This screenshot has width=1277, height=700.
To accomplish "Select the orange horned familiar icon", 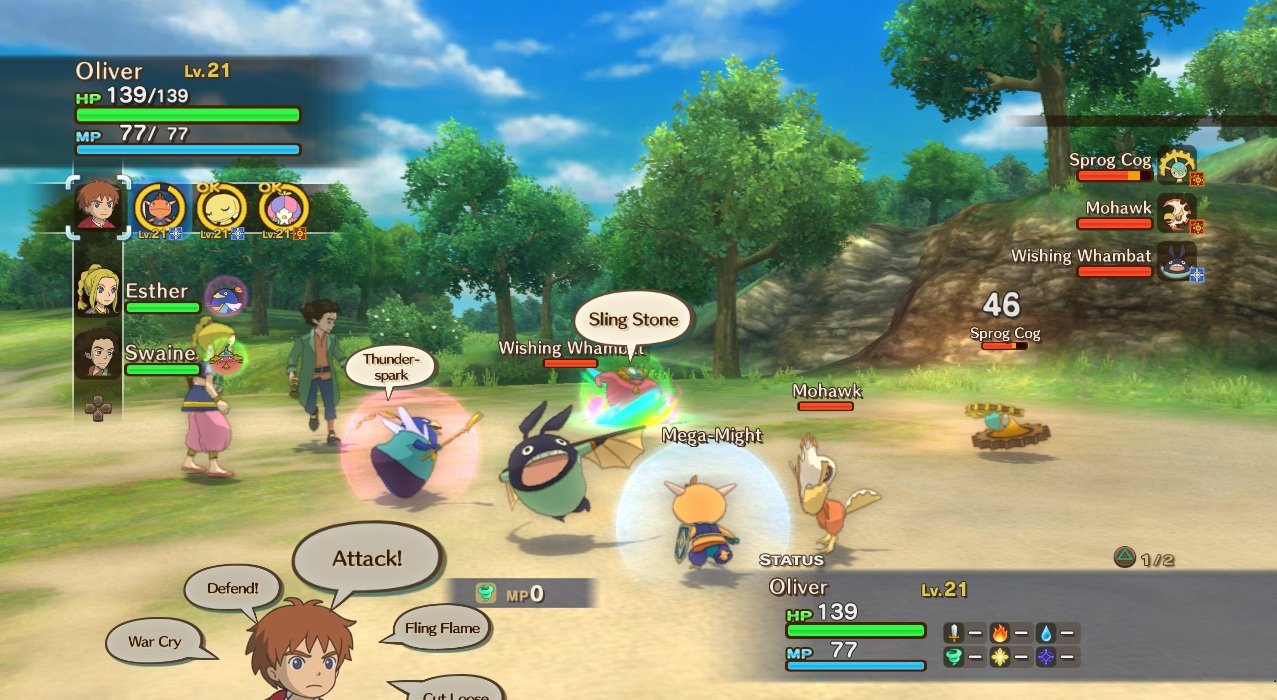I will 160,208.
